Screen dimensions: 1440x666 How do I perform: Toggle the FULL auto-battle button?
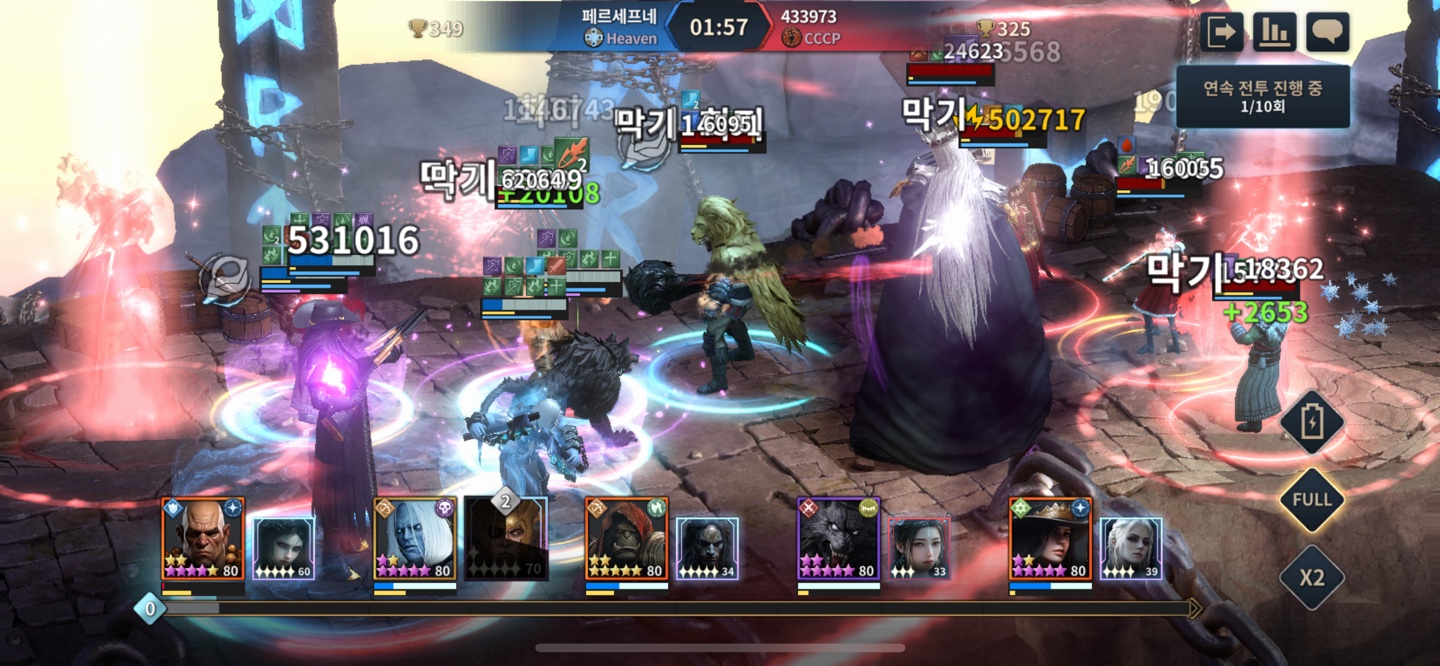click(1311, 499)
